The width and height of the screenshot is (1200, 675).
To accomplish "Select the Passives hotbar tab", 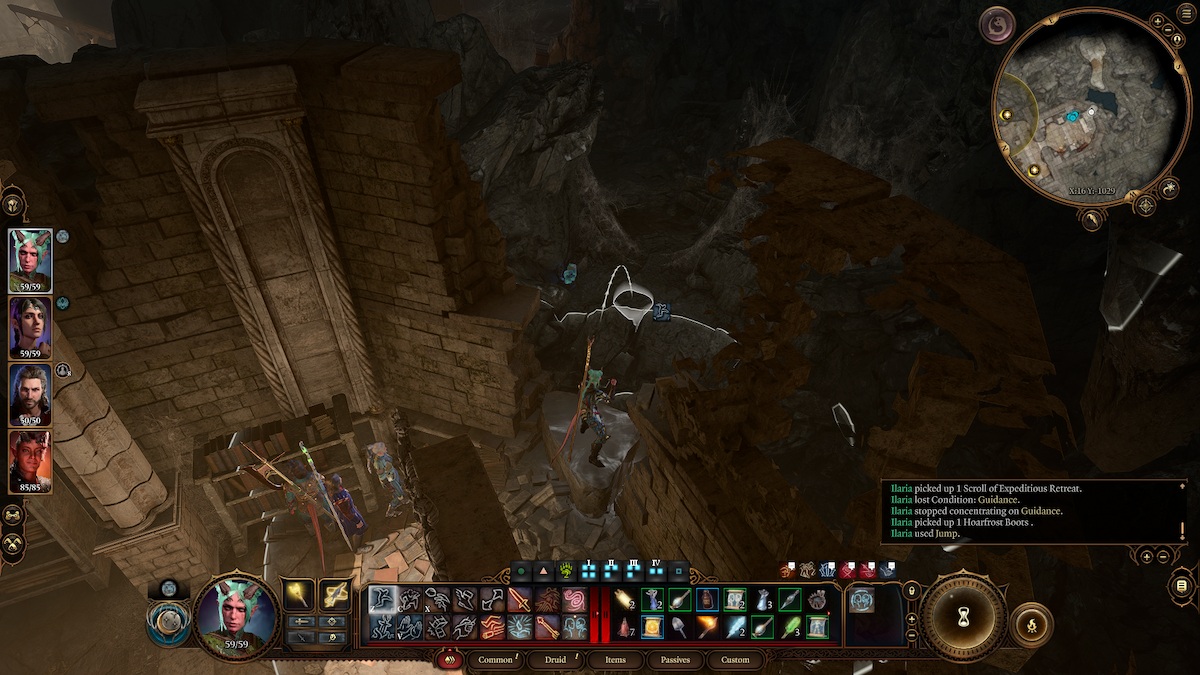I will pyautogui.click(x=675, y=660).
